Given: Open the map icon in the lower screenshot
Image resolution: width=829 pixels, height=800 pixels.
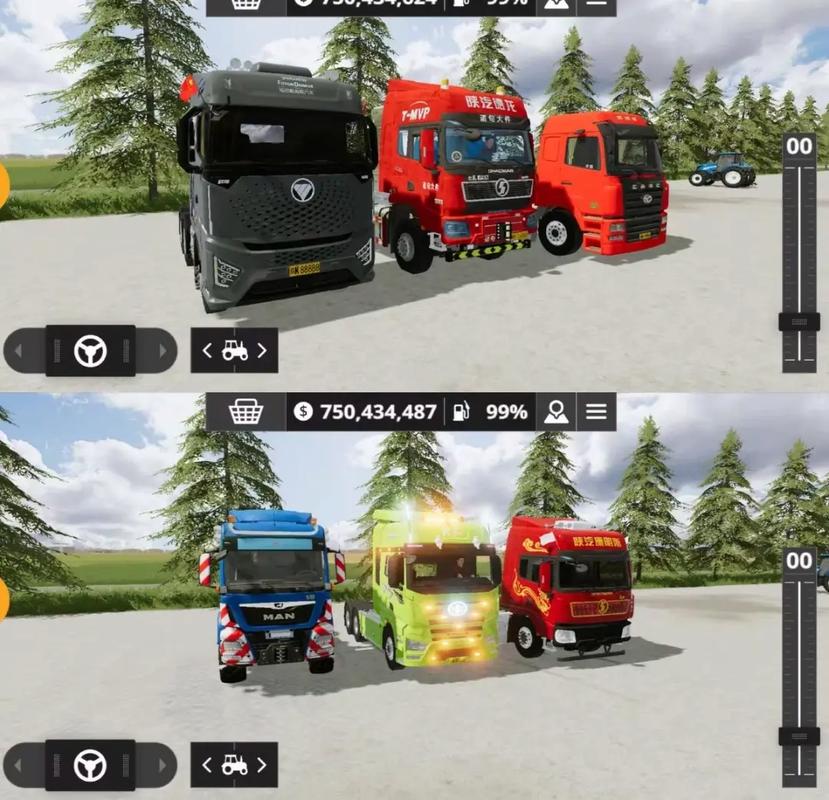Looking at the screenshot, I should coord(556,411).
